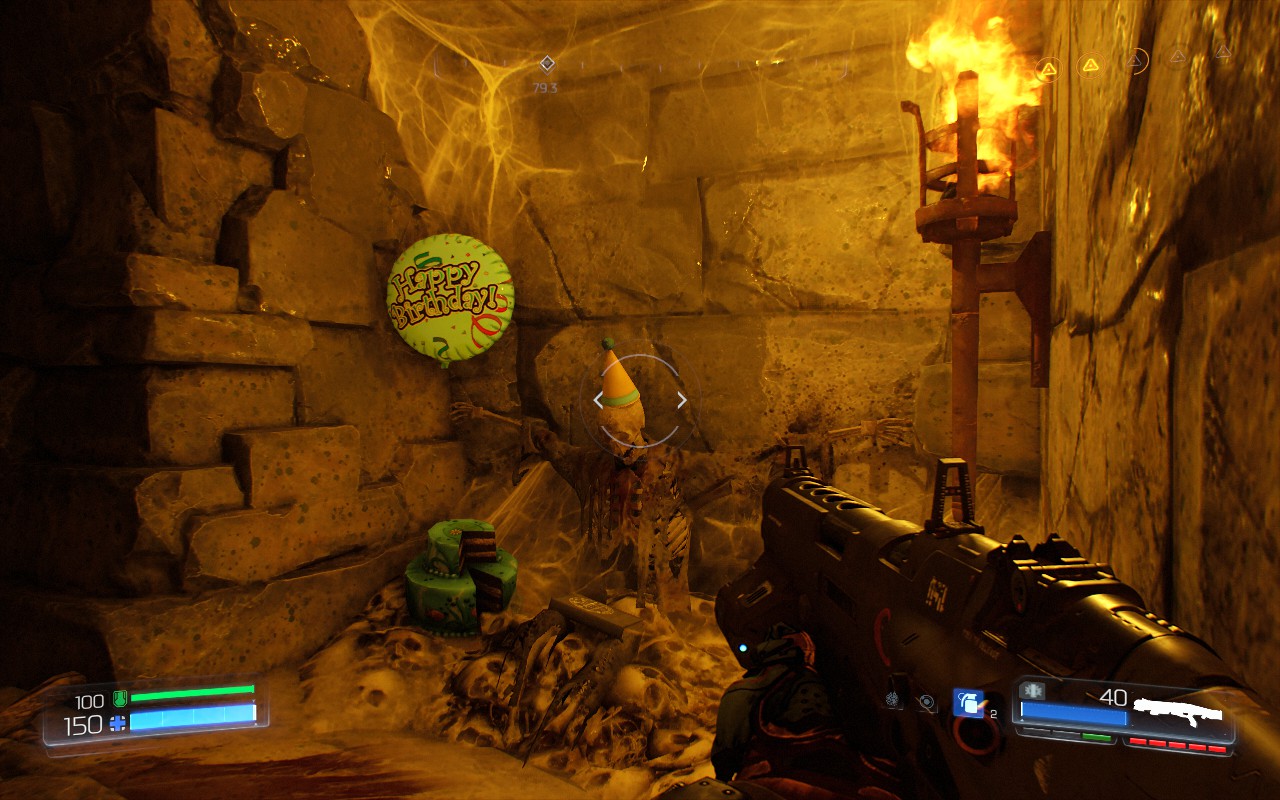Select the frag grenade equipment icon

tap(967, 703)
